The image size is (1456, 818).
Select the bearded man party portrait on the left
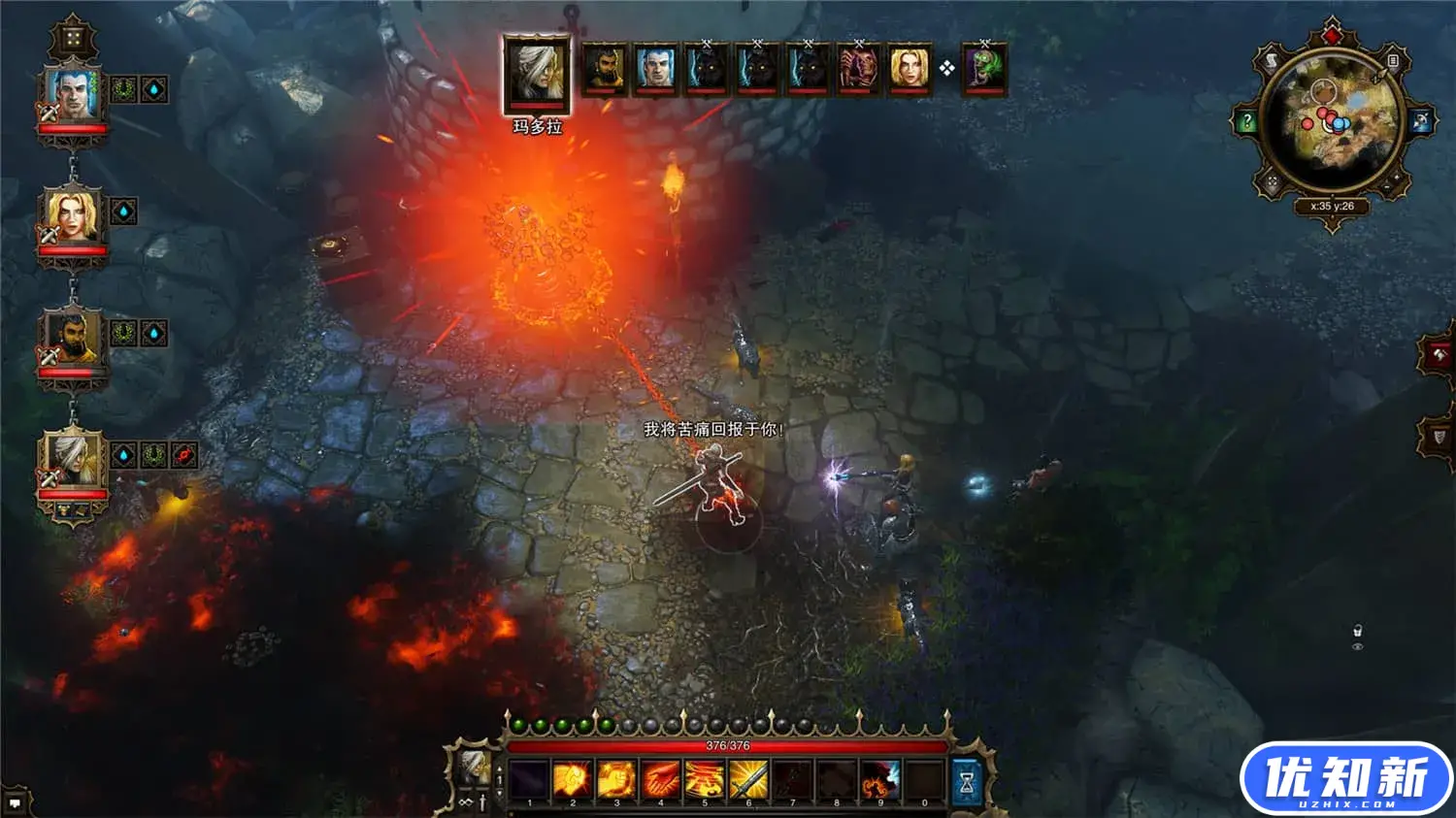[x=72, y=339]
